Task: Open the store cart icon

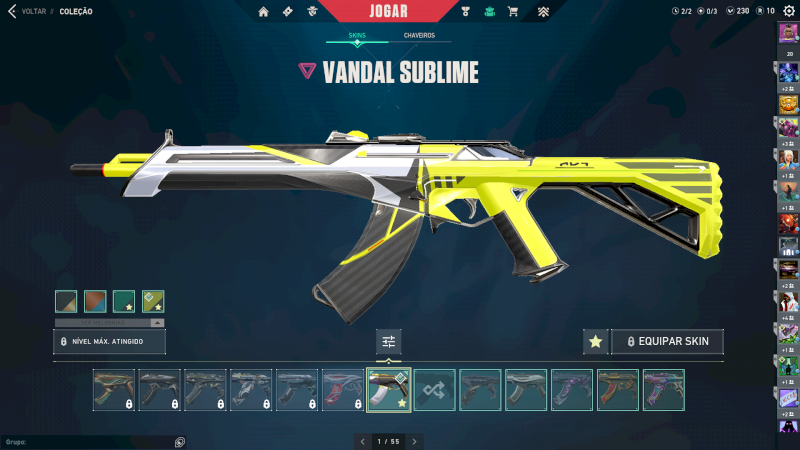Action: (x=513, y=12)
